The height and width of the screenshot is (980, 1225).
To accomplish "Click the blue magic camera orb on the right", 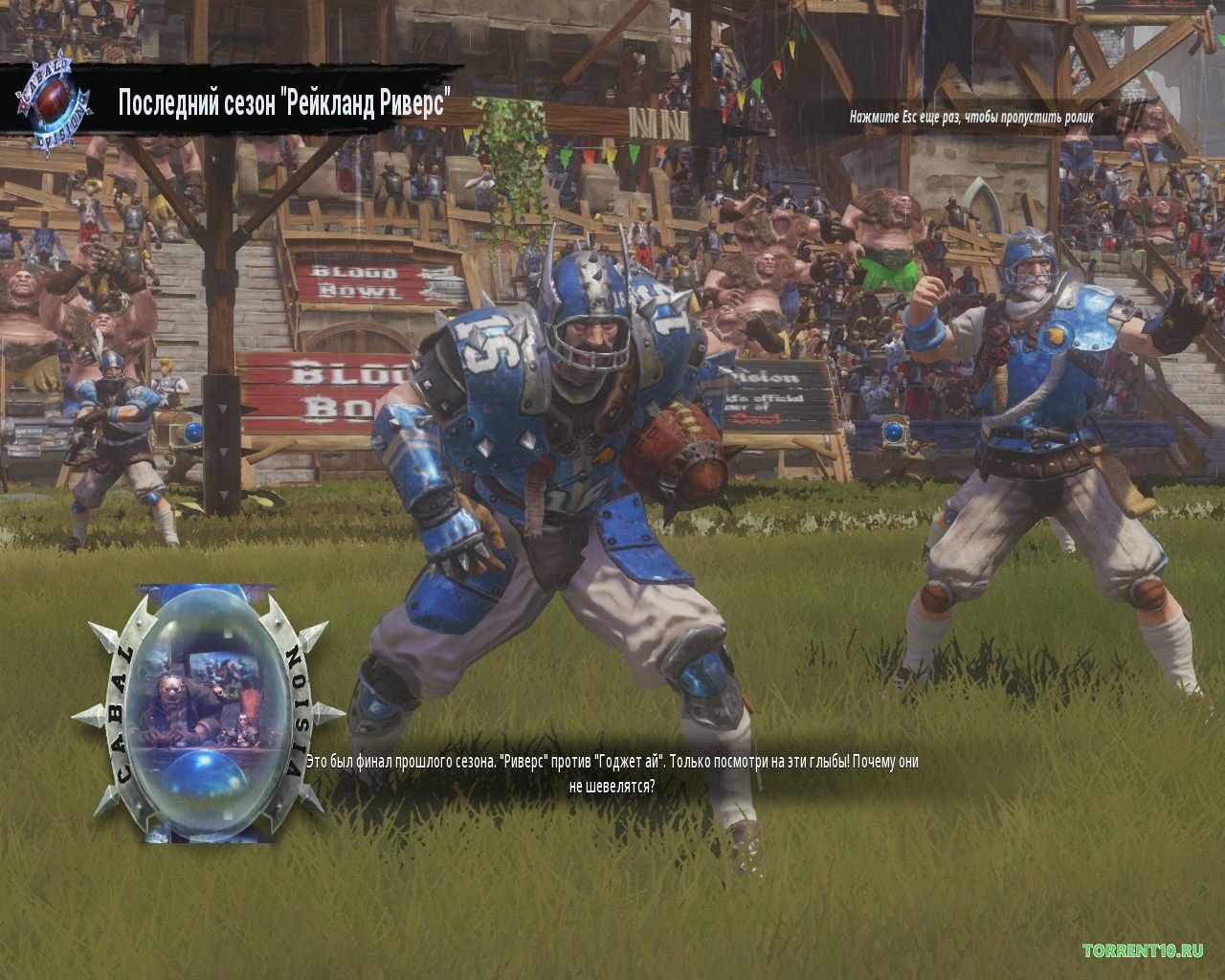I will point(894,433).
